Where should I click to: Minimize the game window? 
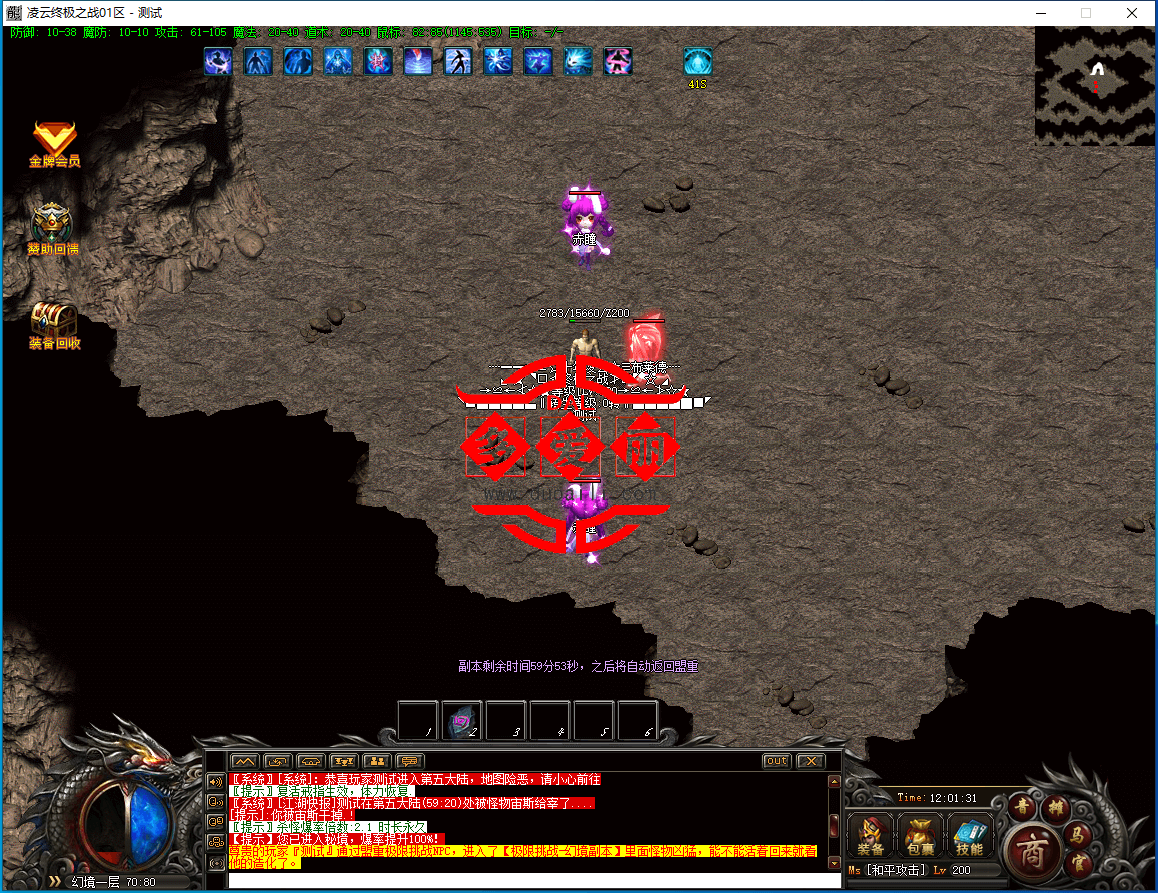(1039, 13)
